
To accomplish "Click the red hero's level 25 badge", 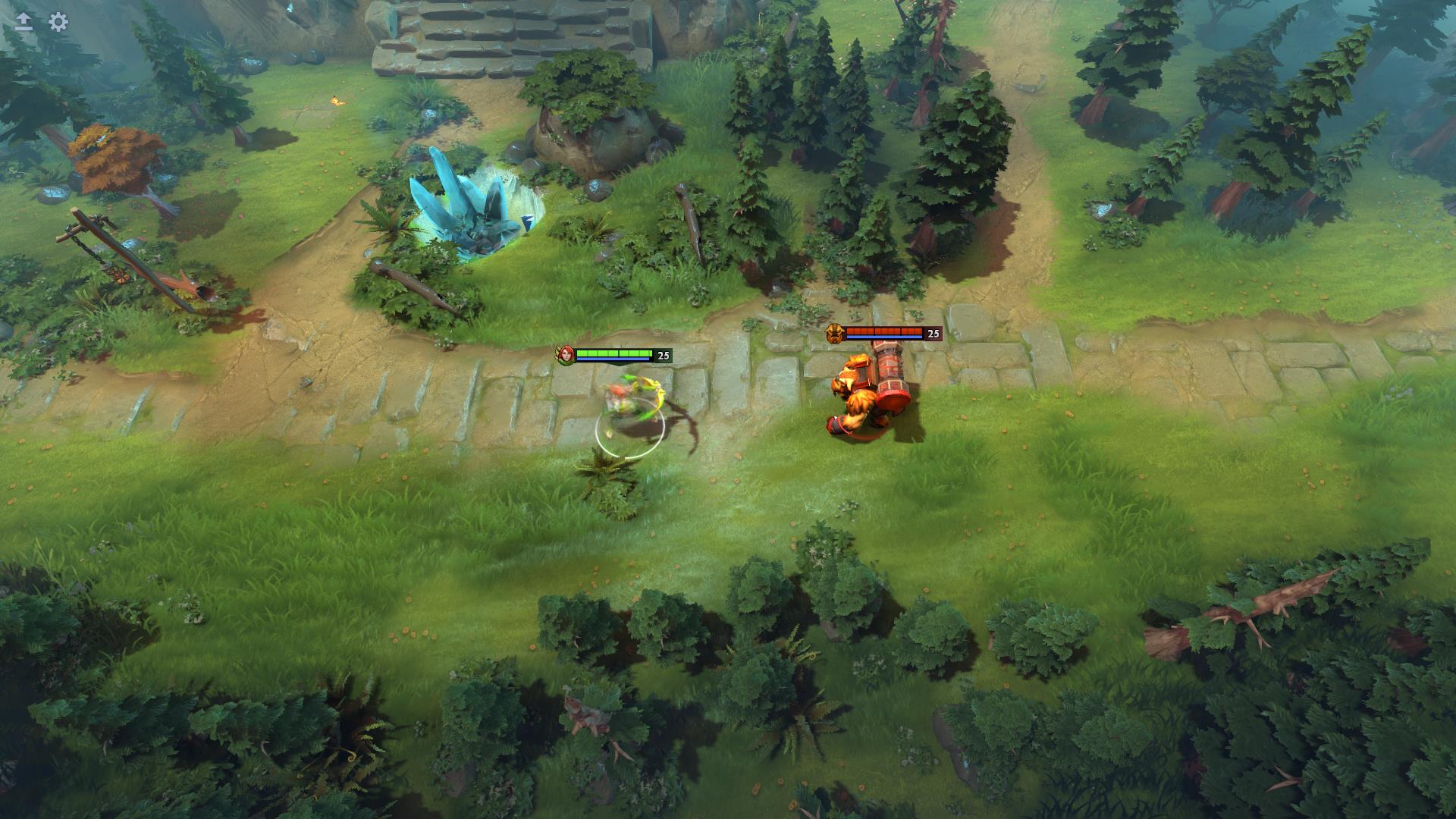I will 933,332.
